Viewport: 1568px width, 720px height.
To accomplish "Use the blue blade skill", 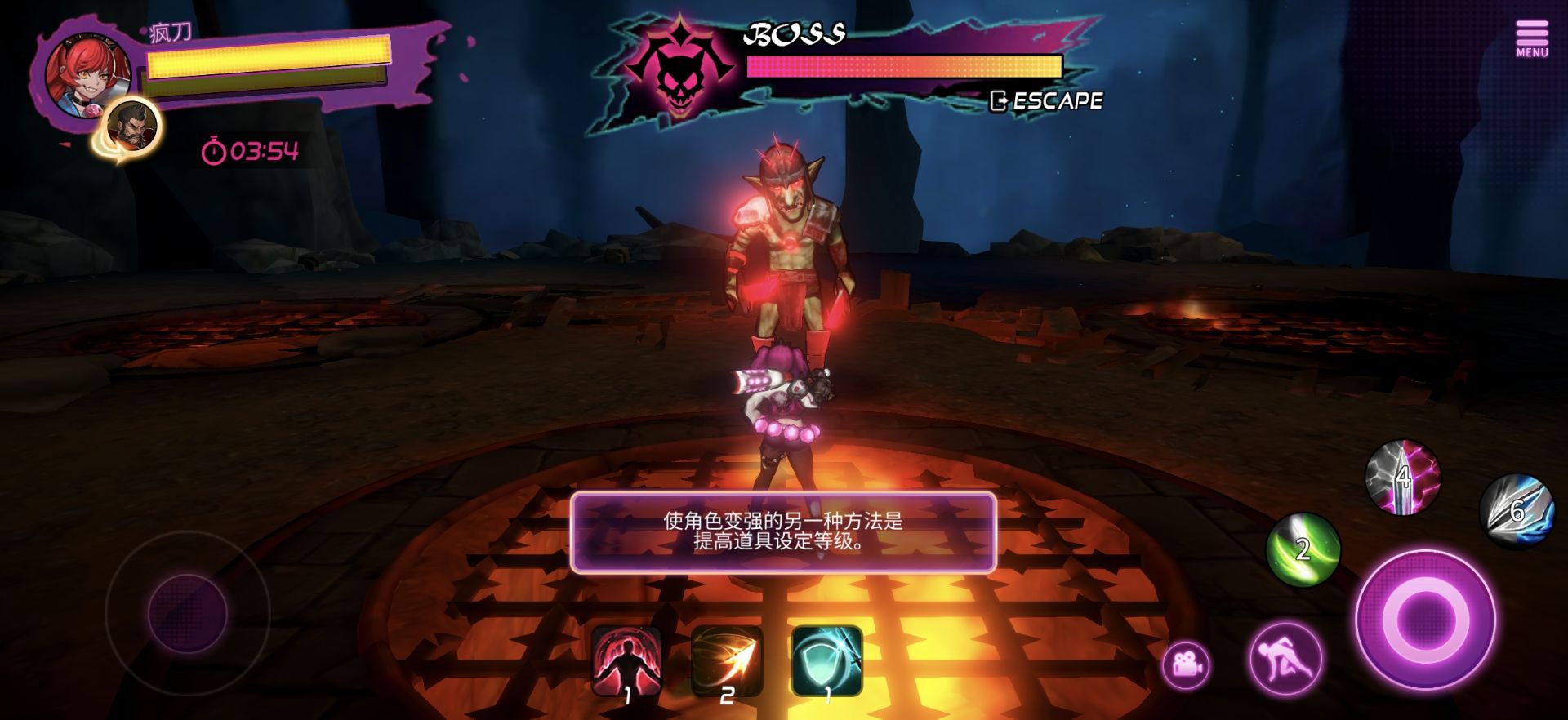I will pyautogui.click(x=1517, y=511).
